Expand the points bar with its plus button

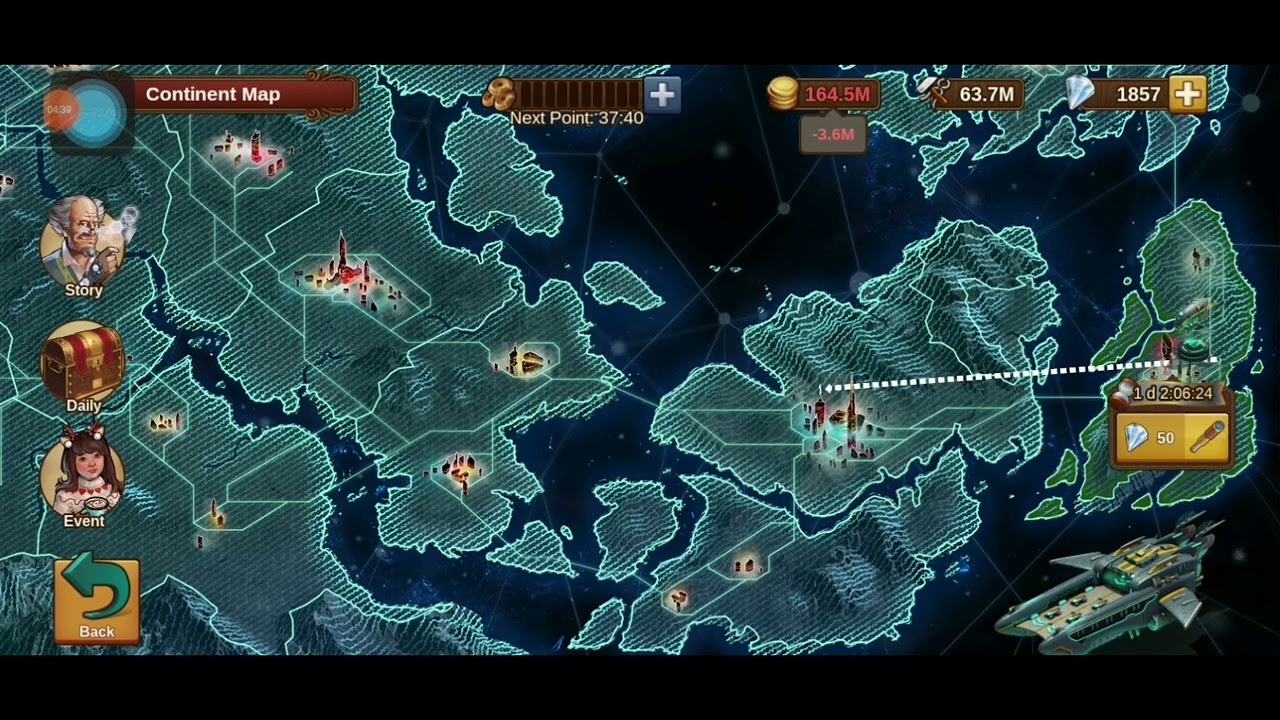(659, 95)
